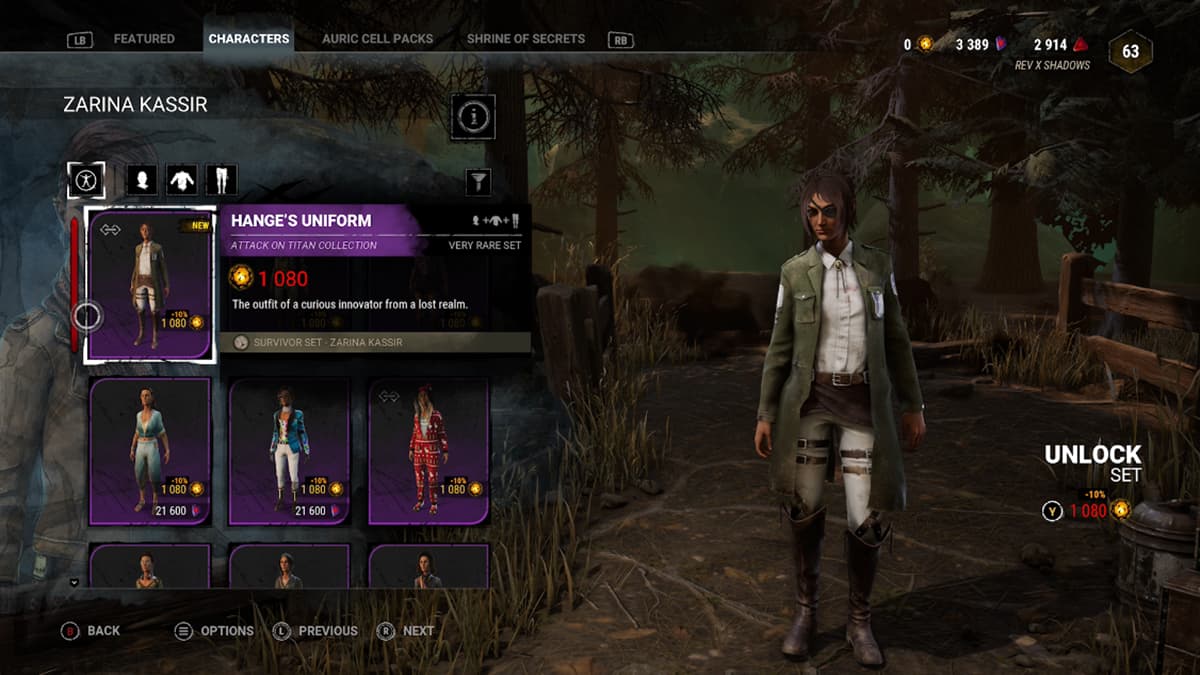This screenshot has height=675, width=1200.
Task: Open the Shrine of Secrets tab
Action: [x=525, y=39]
